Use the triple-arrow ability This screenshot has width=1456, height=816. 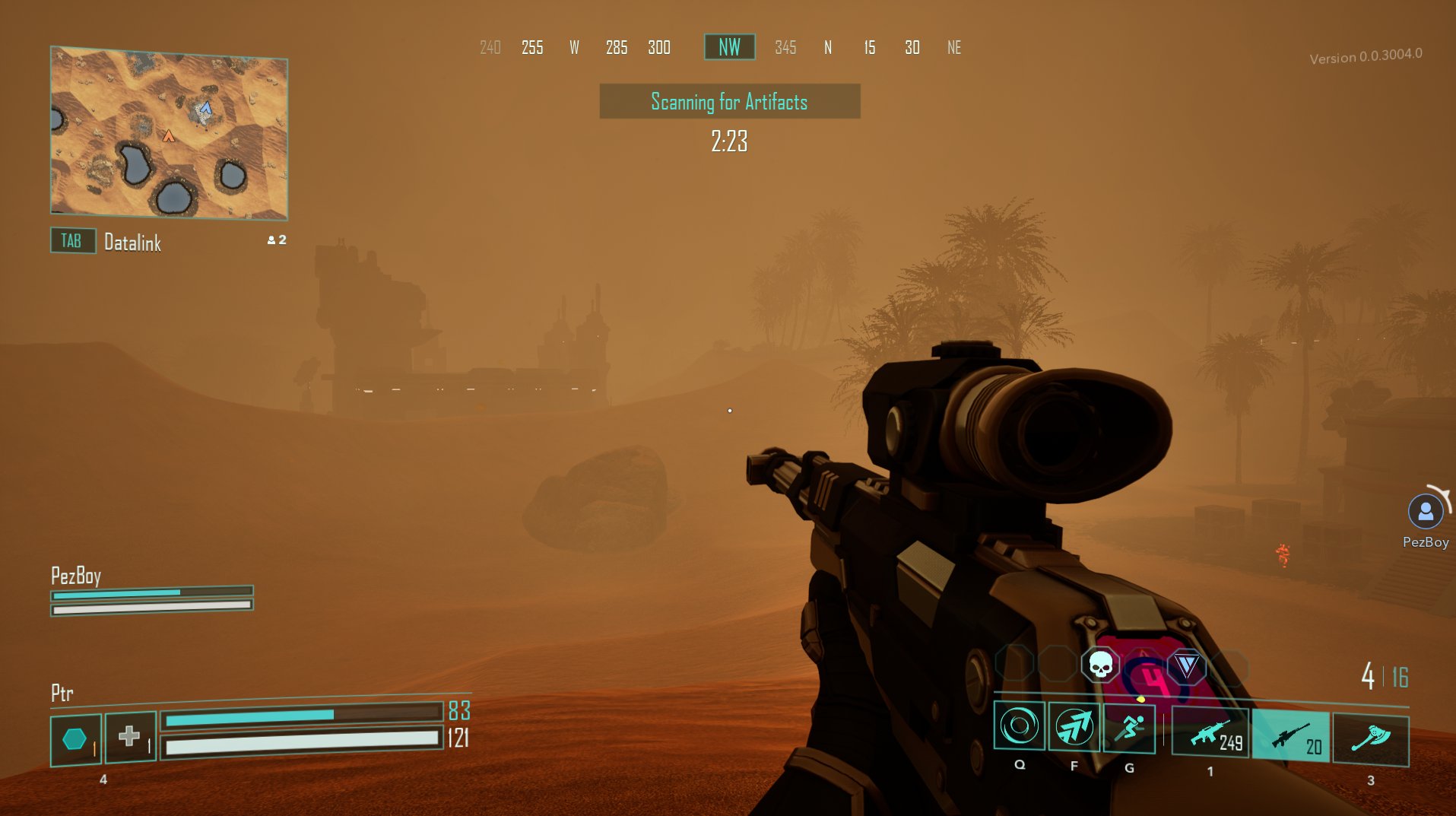(x=1074, y=726)
